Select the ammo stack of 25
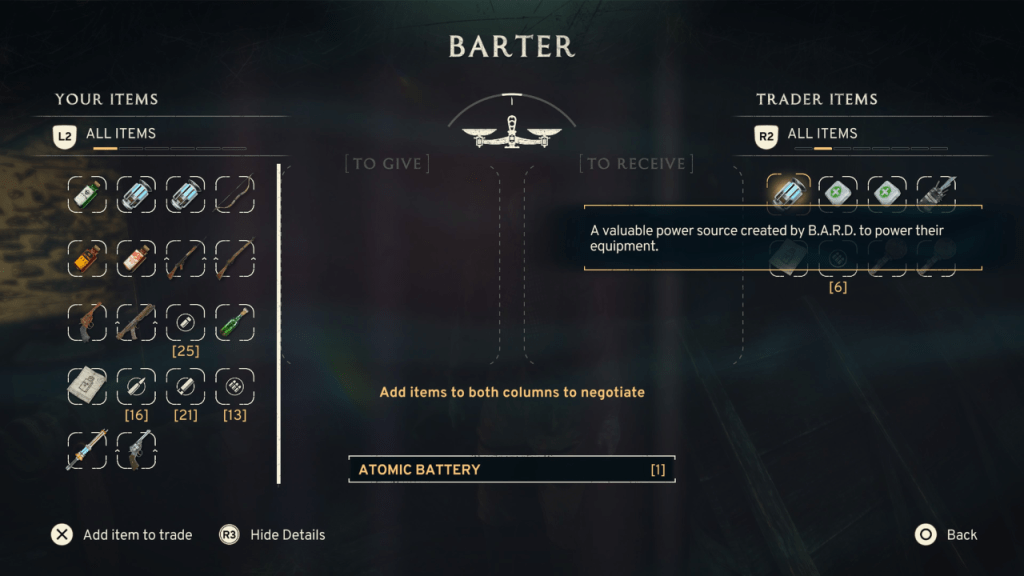 [185, 323]
